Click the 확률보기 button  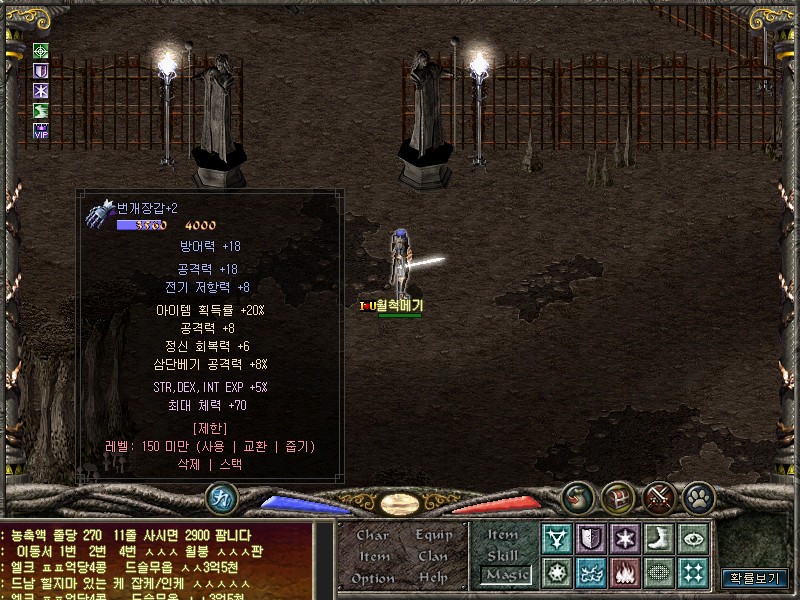pos(755,578)
